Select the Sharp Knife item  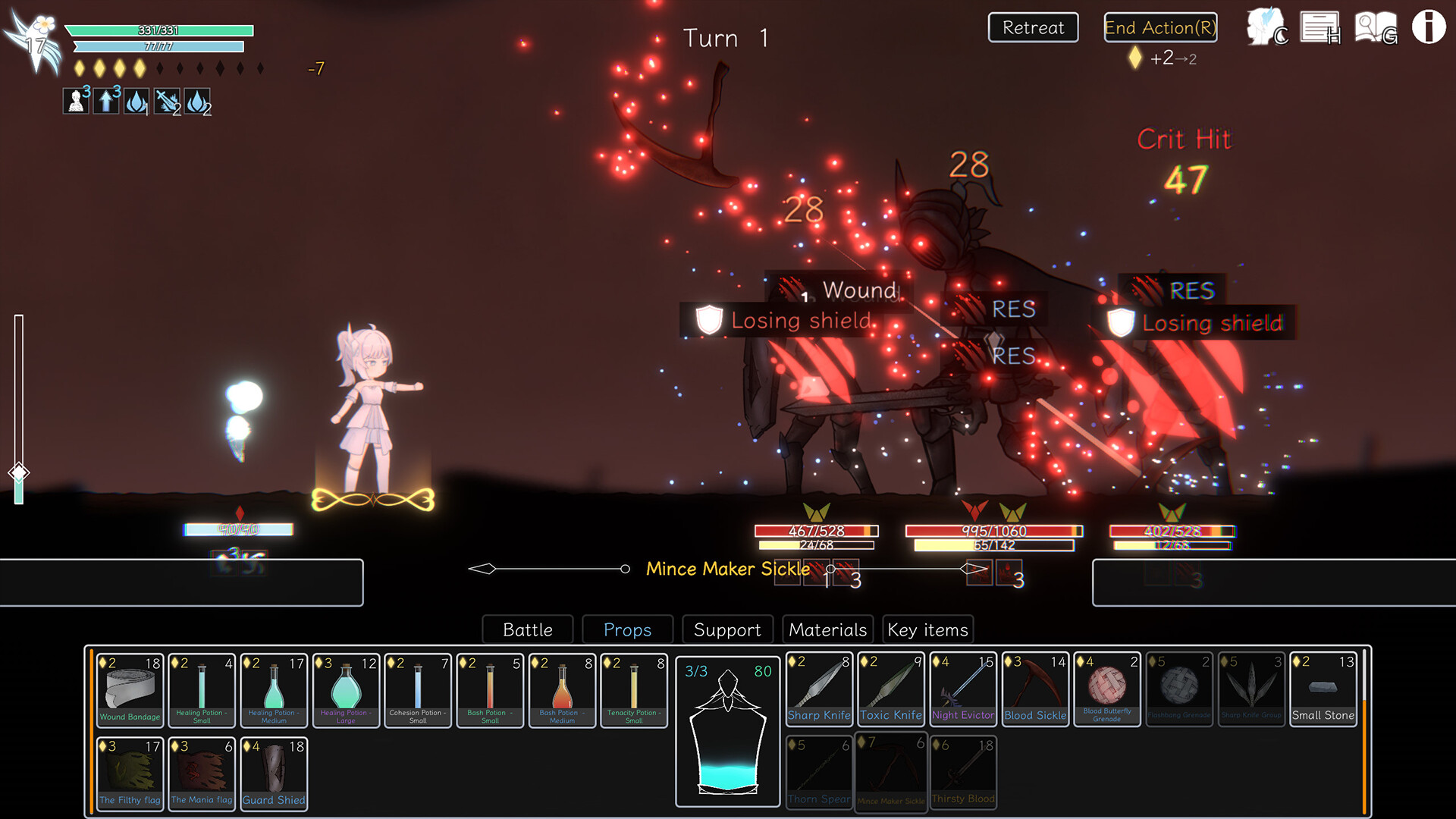click(x=819, y=686)
